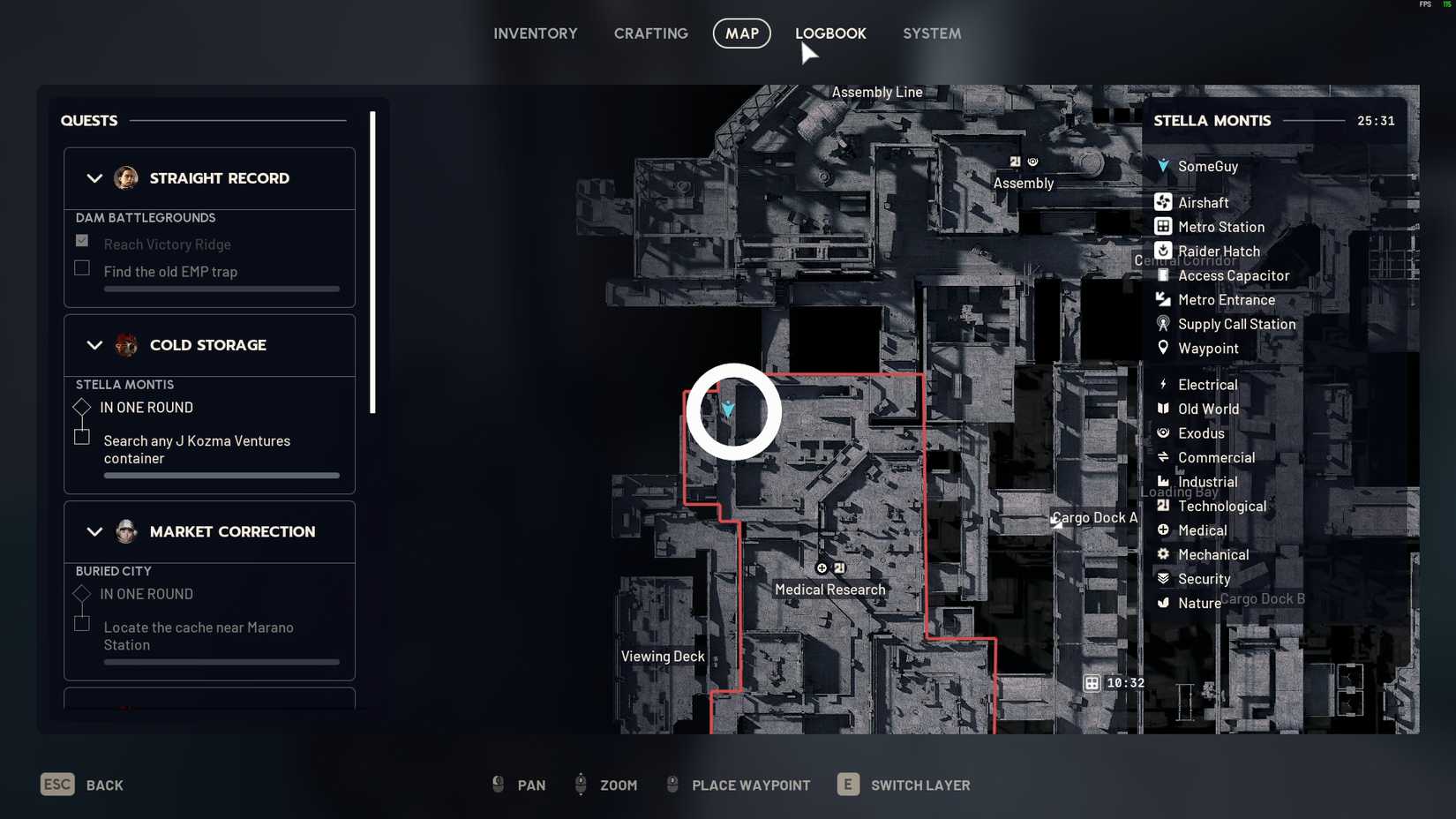This screenshot has height=819, width=1456.
Task: Select the Airshaft icon in the legend
Action: click(1163, 202)
